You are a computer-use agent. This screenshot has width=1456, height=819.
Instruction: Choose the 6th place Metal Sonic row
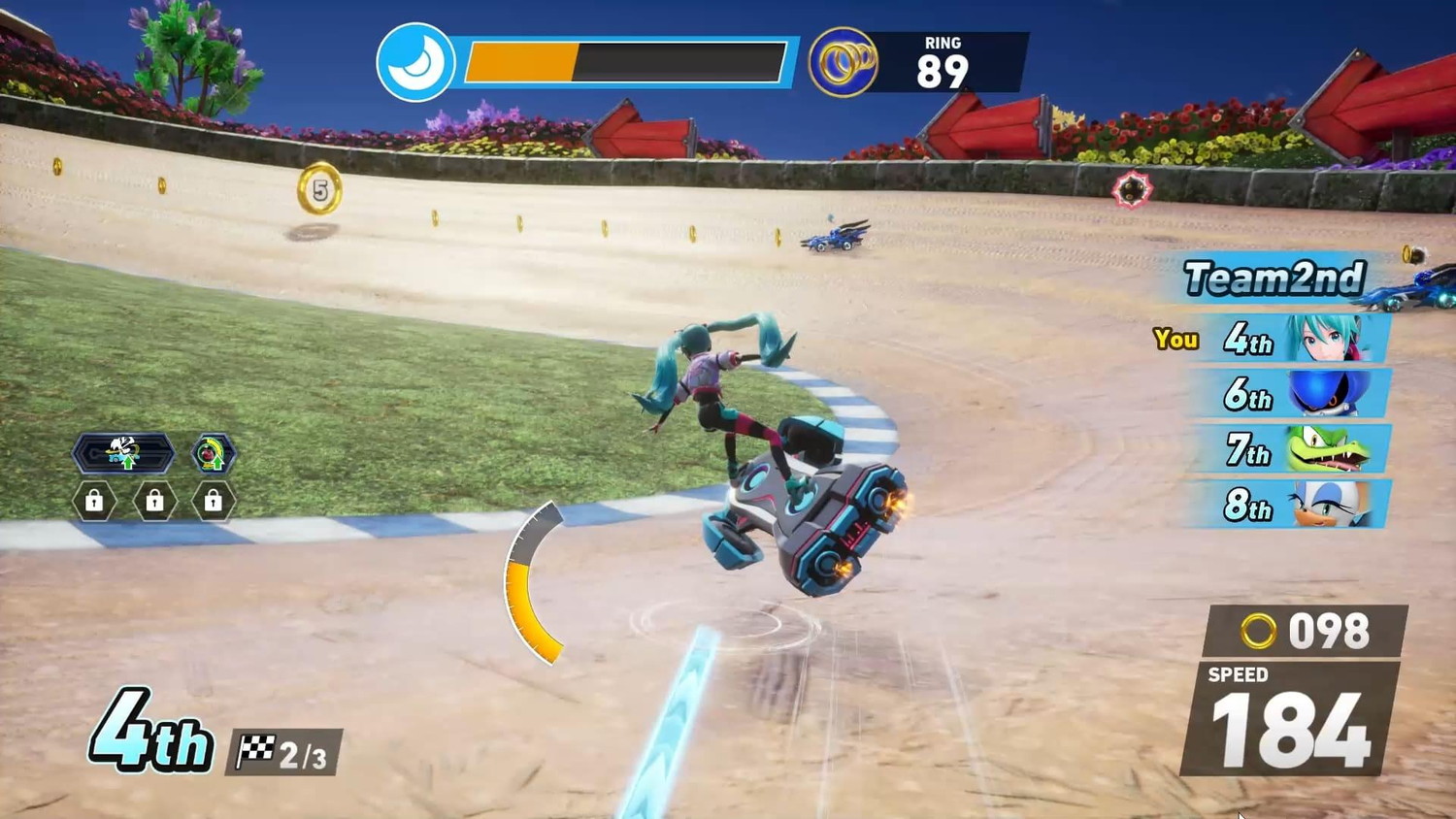(1292, 394)
